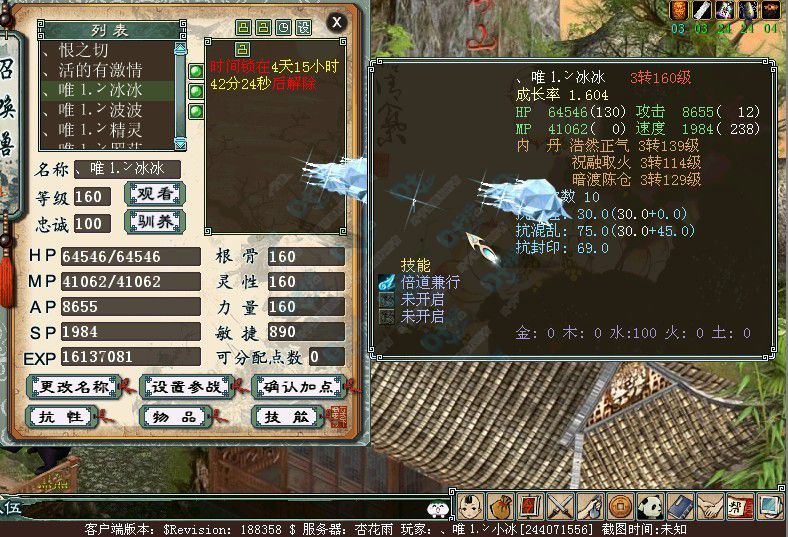Open the panda icon in toolbar
This screenshot has width=788, height=537.
(651, 506)
